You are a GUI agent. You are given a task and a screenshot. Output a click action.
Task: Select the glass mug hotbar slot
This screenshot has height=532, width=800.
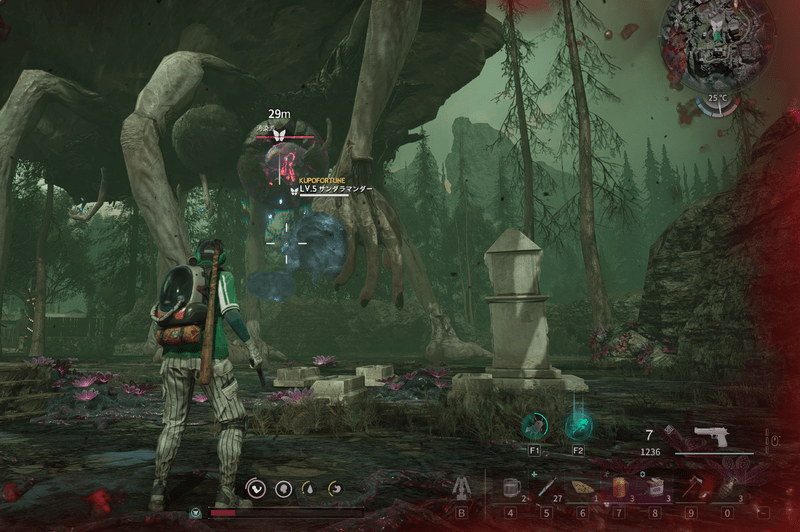click(x=510, y=487)
